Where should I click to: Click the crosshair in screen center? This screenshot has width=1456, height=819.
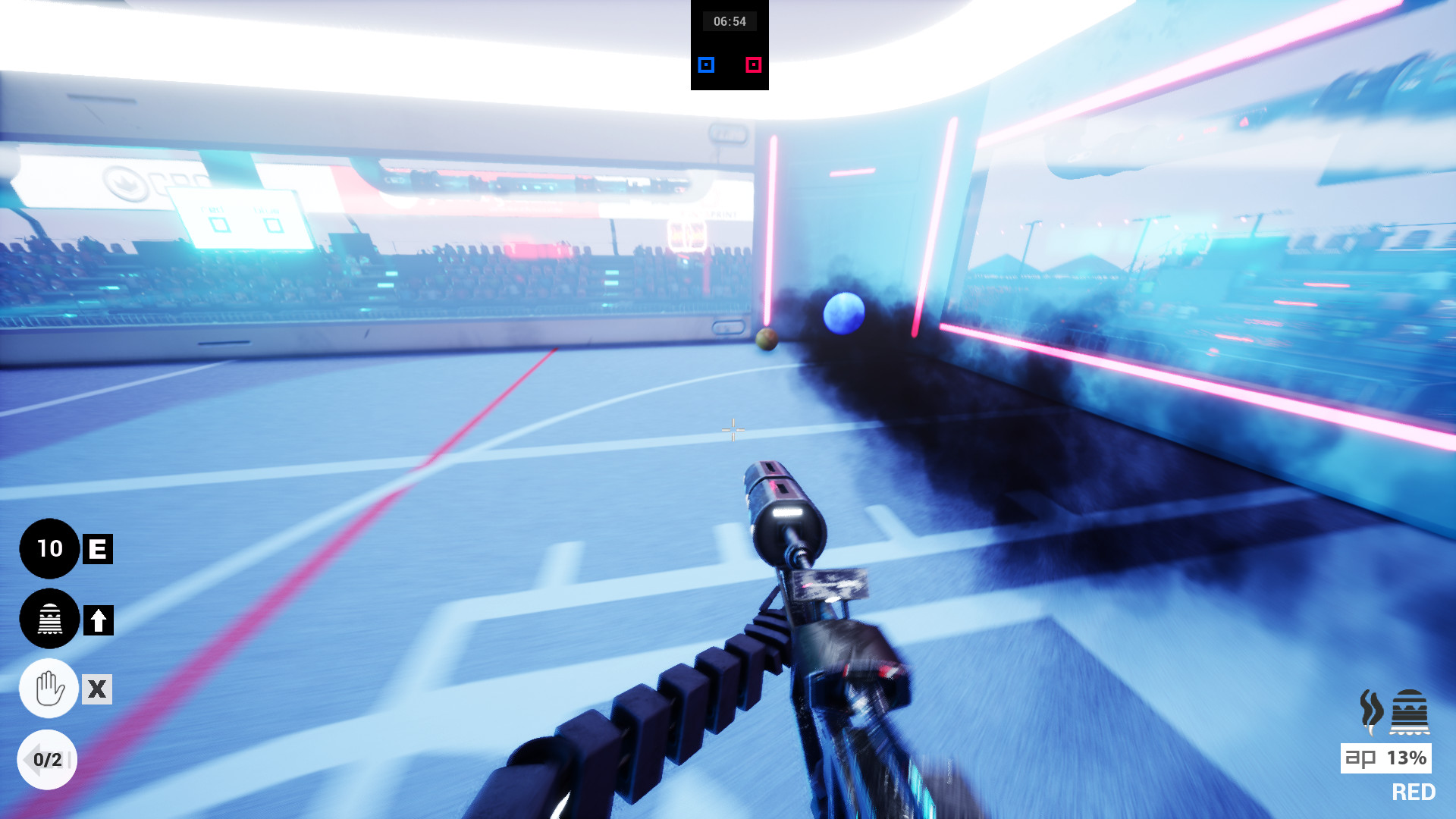[732, 430]
